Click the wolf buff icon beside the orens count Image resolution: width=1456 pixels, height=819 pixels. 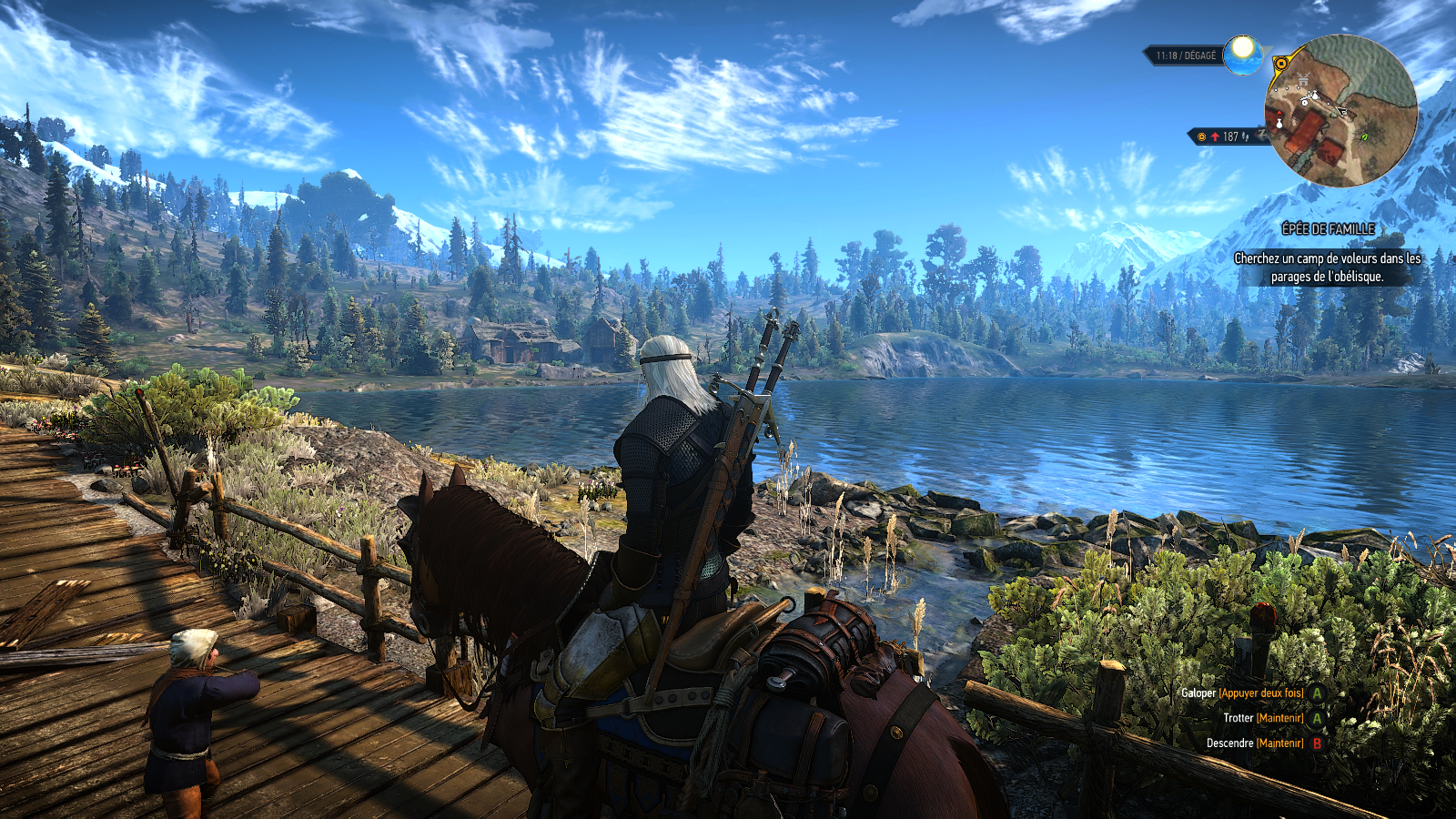(x=1246, y=136)
